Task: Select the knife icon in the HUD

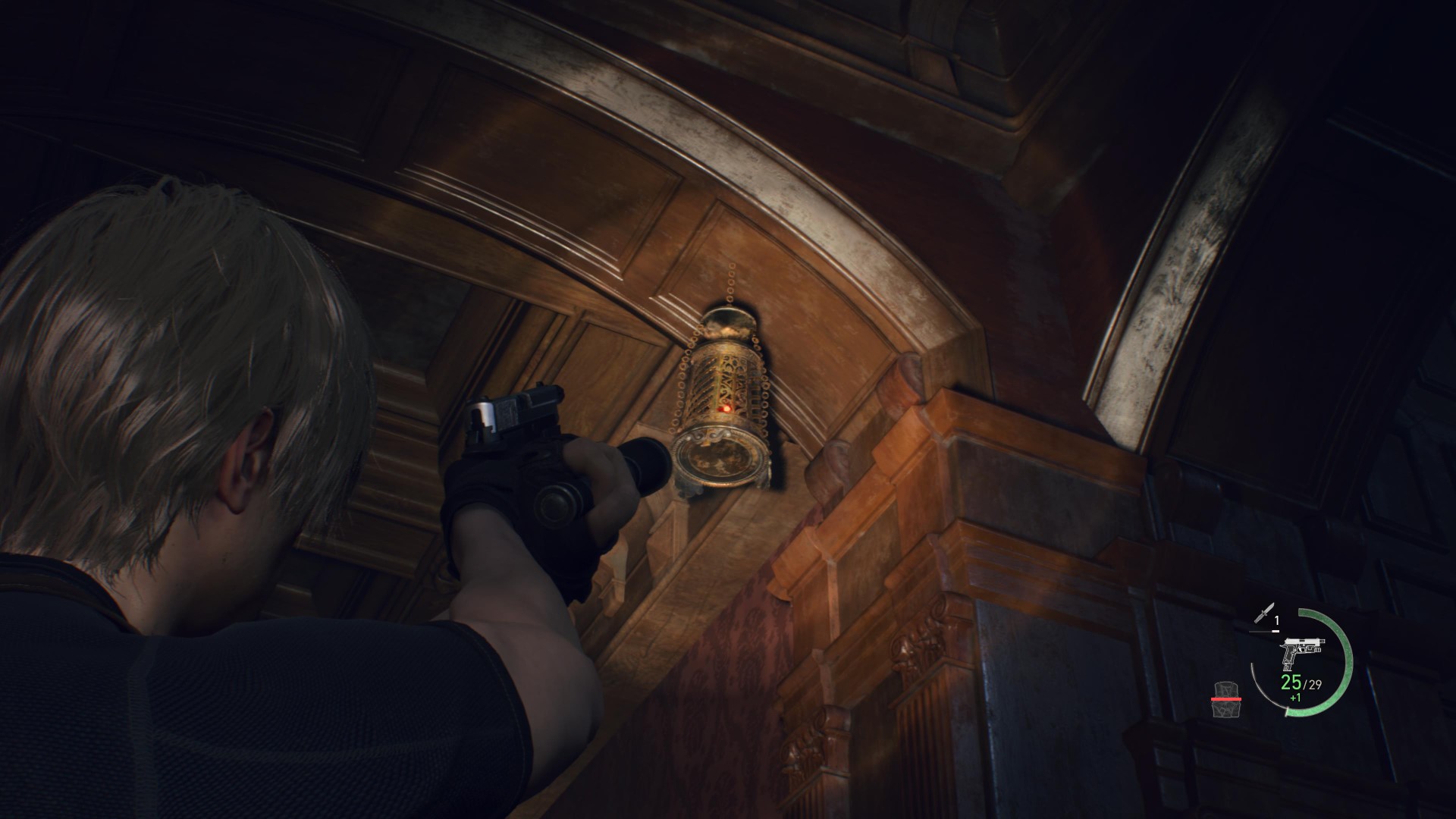Action: pos(1266,612)
